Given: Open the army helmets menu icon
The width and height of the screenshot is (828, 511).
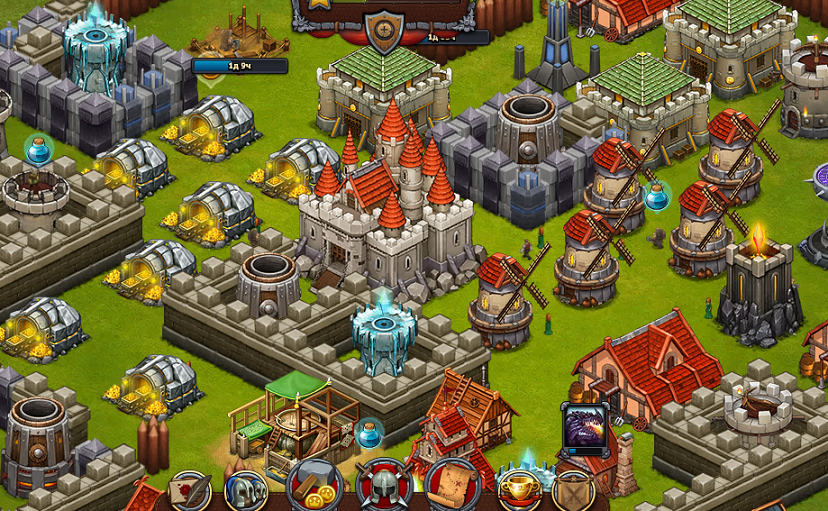Looking at the screenshot, I should pyautogui.click(x=245, y=491).
